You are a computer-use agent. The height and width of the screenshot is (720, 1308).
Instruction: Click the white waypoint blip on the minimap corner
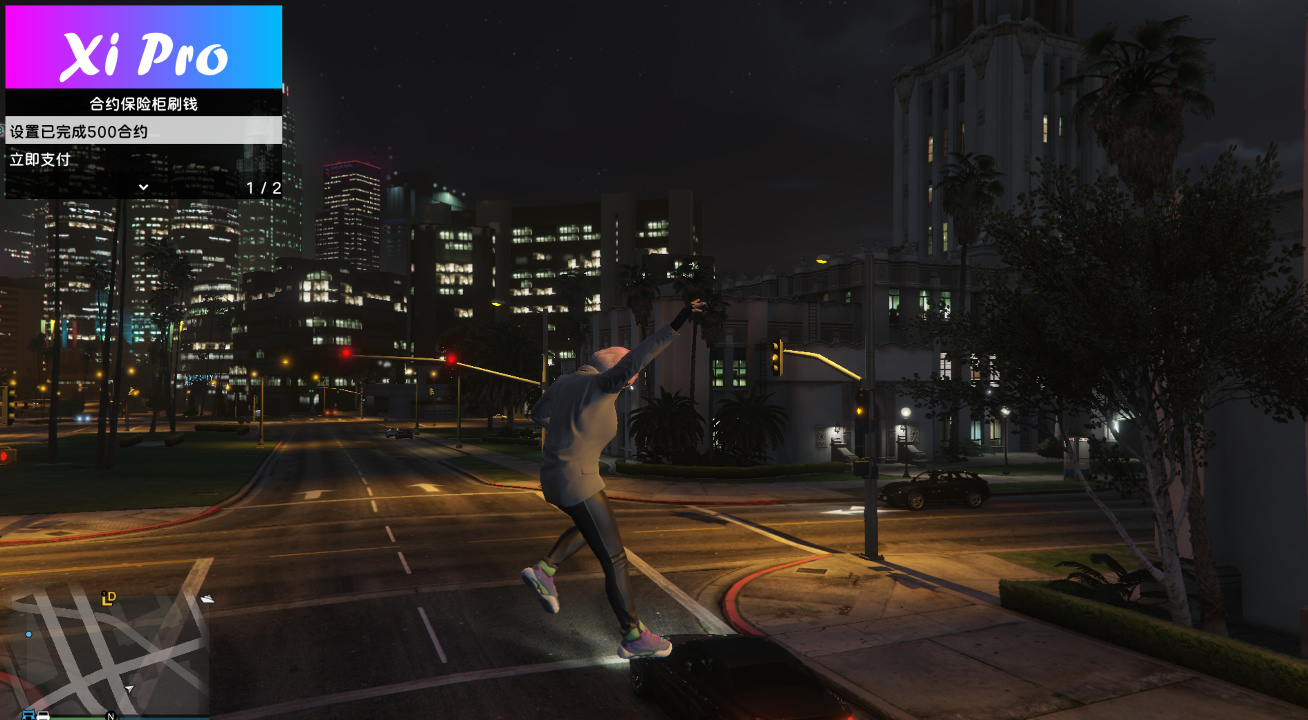(x=207, y=599)
